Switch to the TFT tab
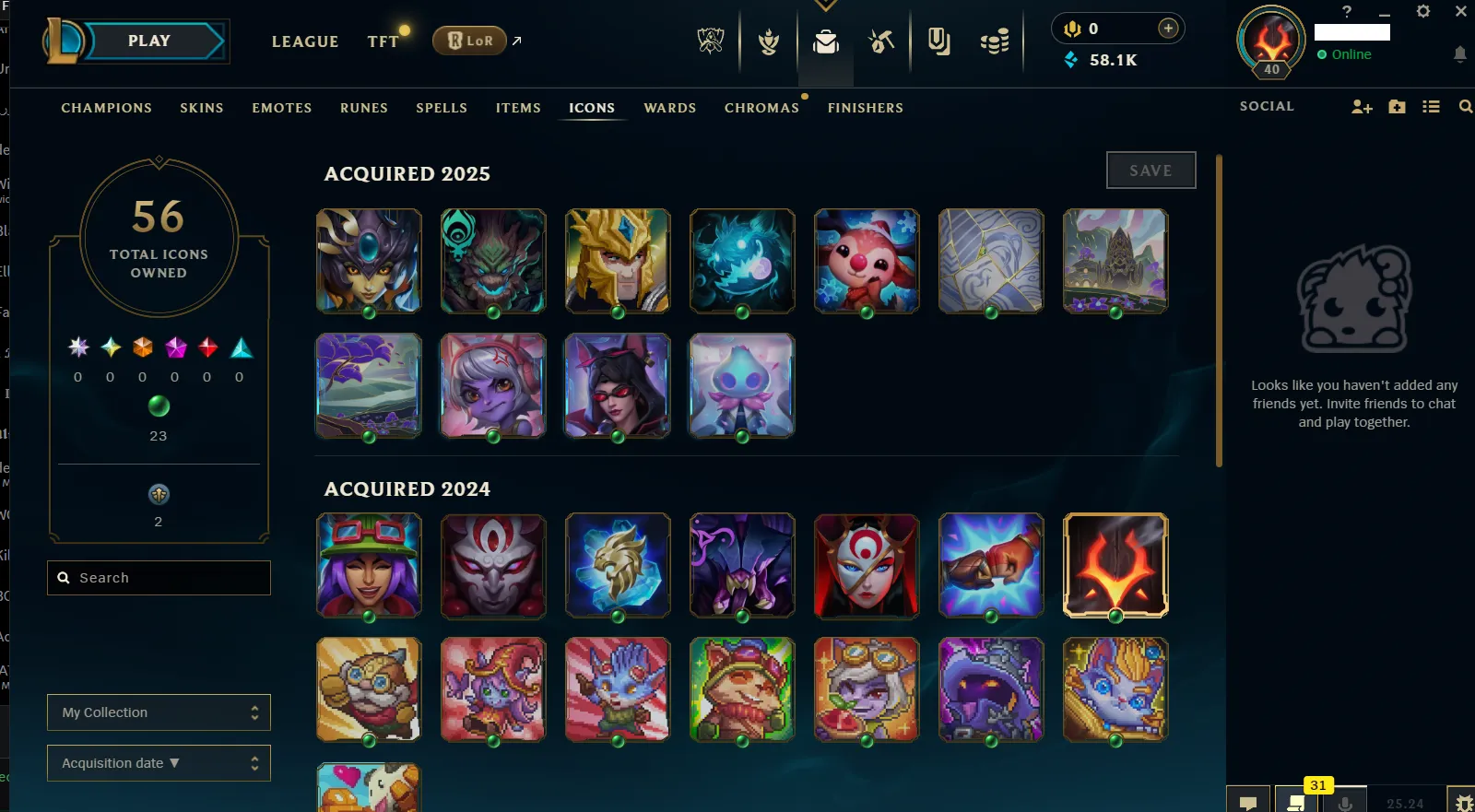The image size is (1475, 812). (x=384, y=41)
